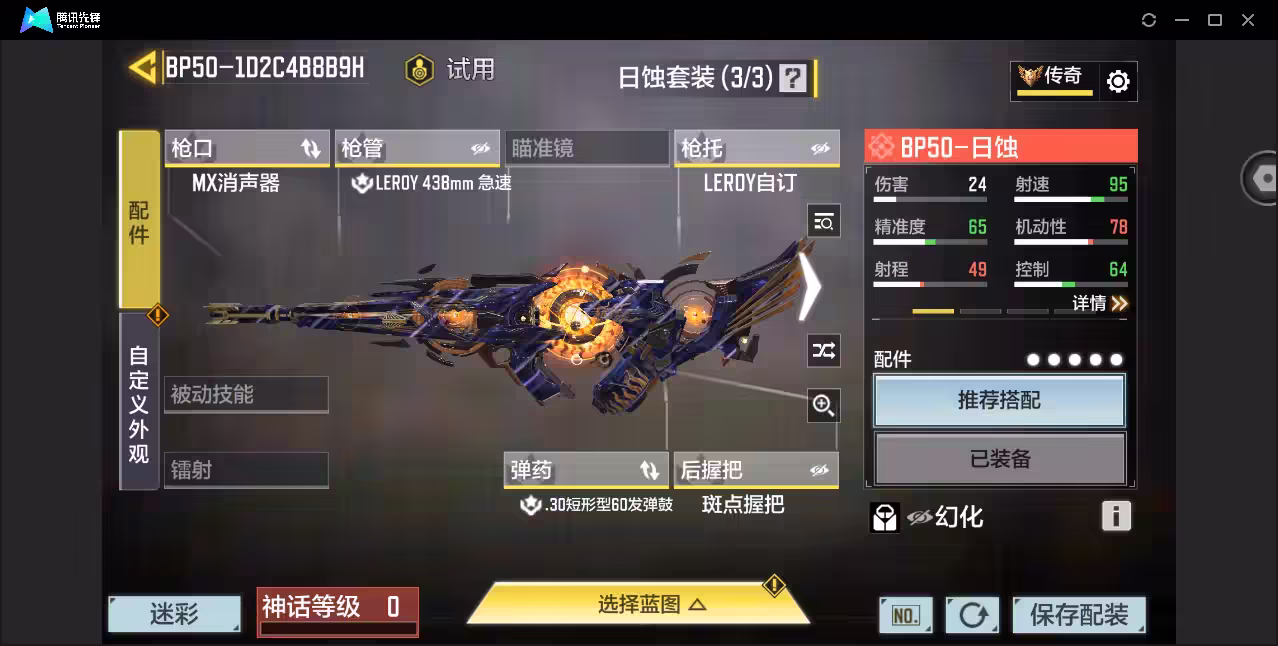Click the 保存配装 save loadout button
Screen dimensions: 1278x646
(1078, 614)
